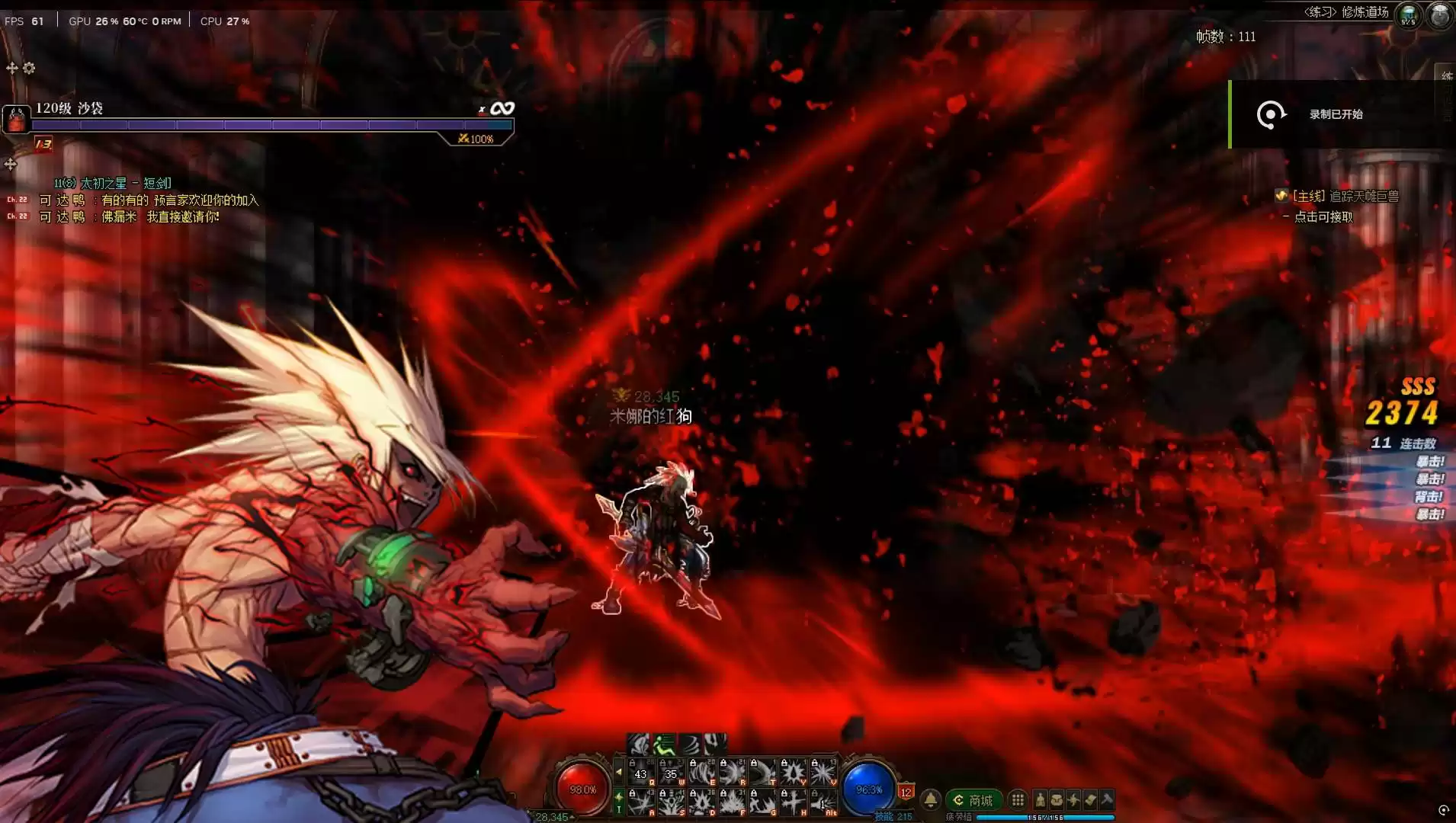Click the 录制已开始 recording notification
The image size is (1456, 823).
pyautogui.click(x=1336, y=114)
